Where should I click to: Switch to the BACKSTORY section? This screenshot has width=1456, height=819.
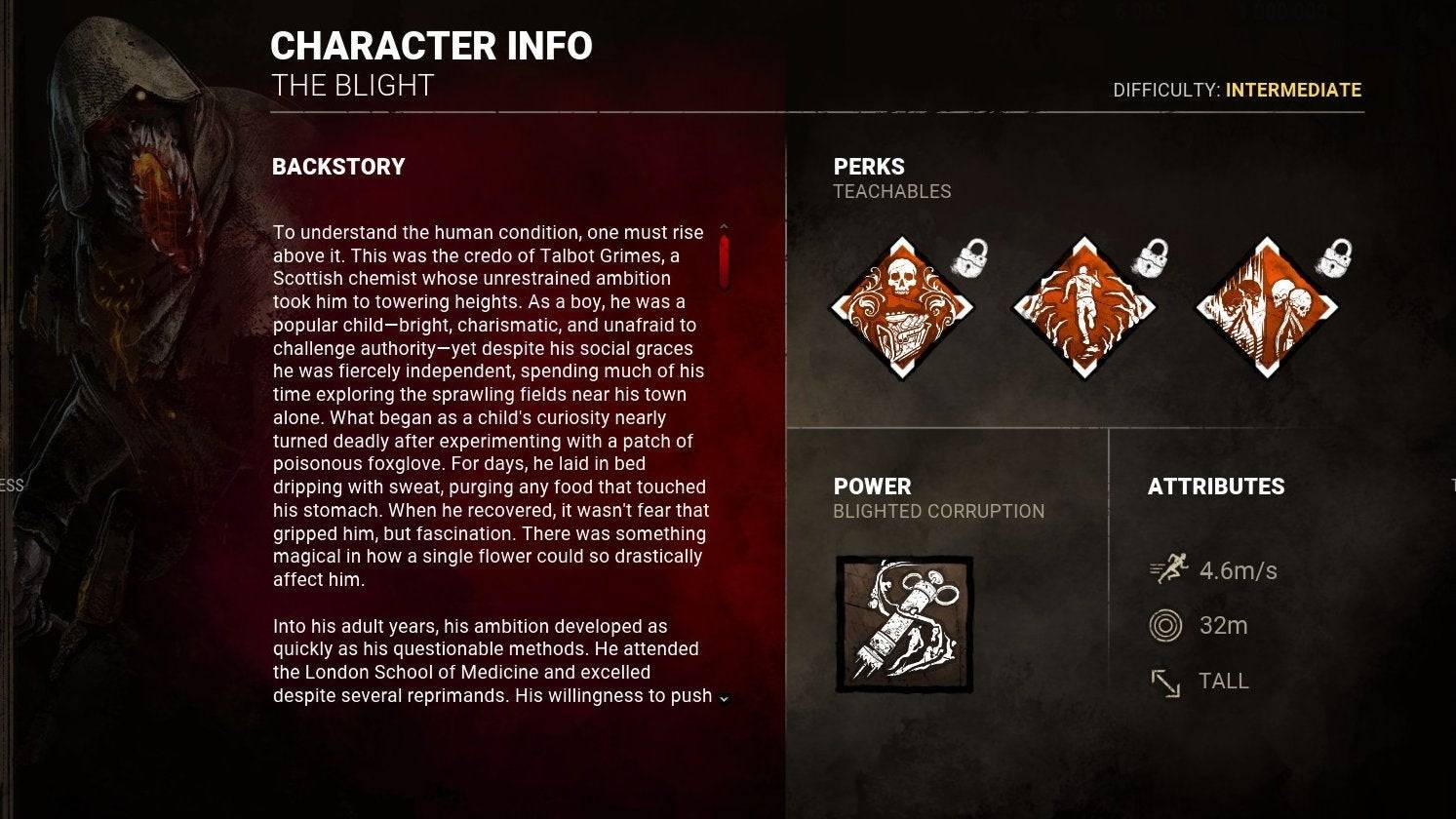pyautogui.click(x=338, y=166)
